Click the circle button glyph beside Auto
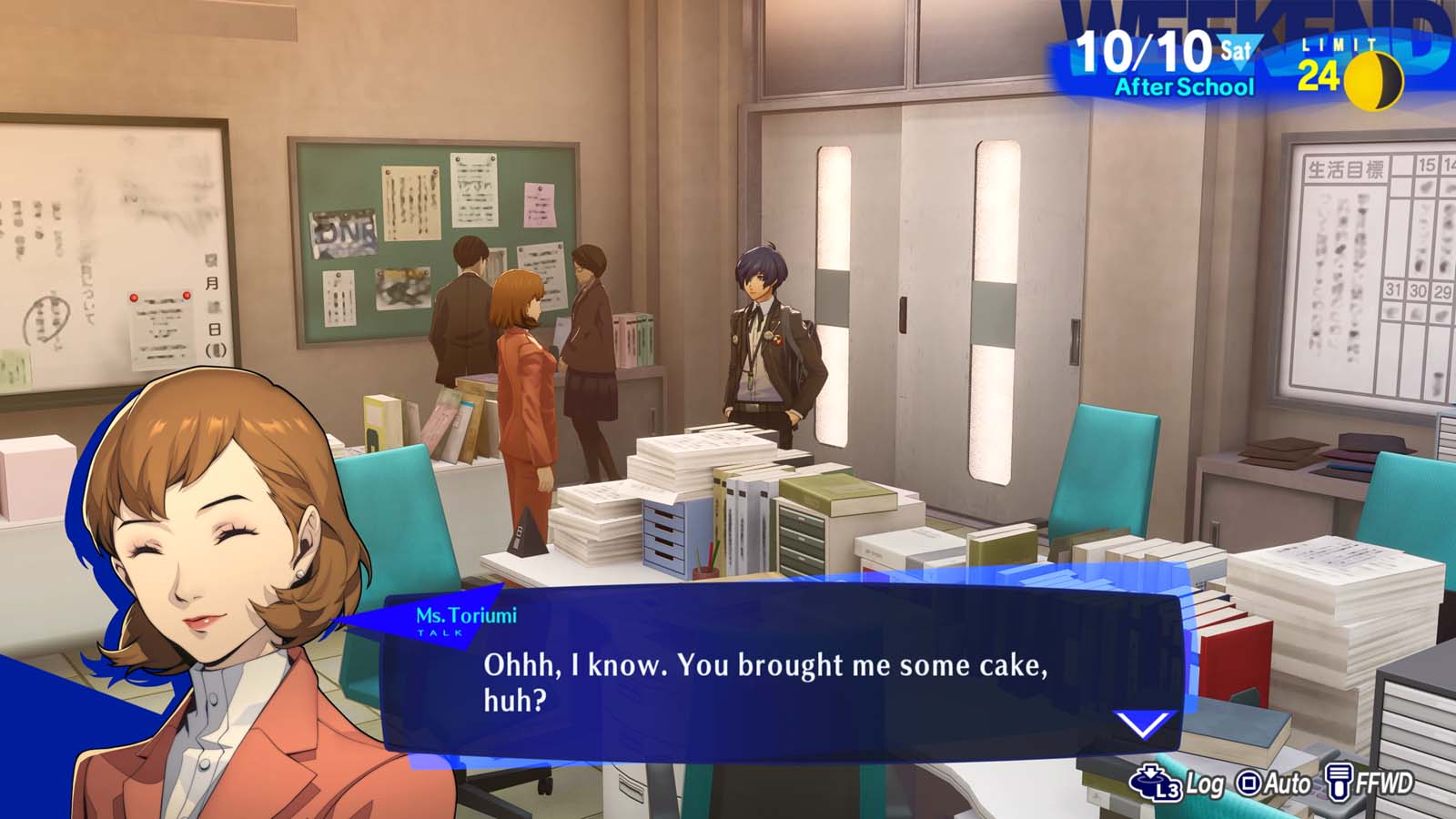This screenshot has height=819, width=1456. (x=1248, y=781)
